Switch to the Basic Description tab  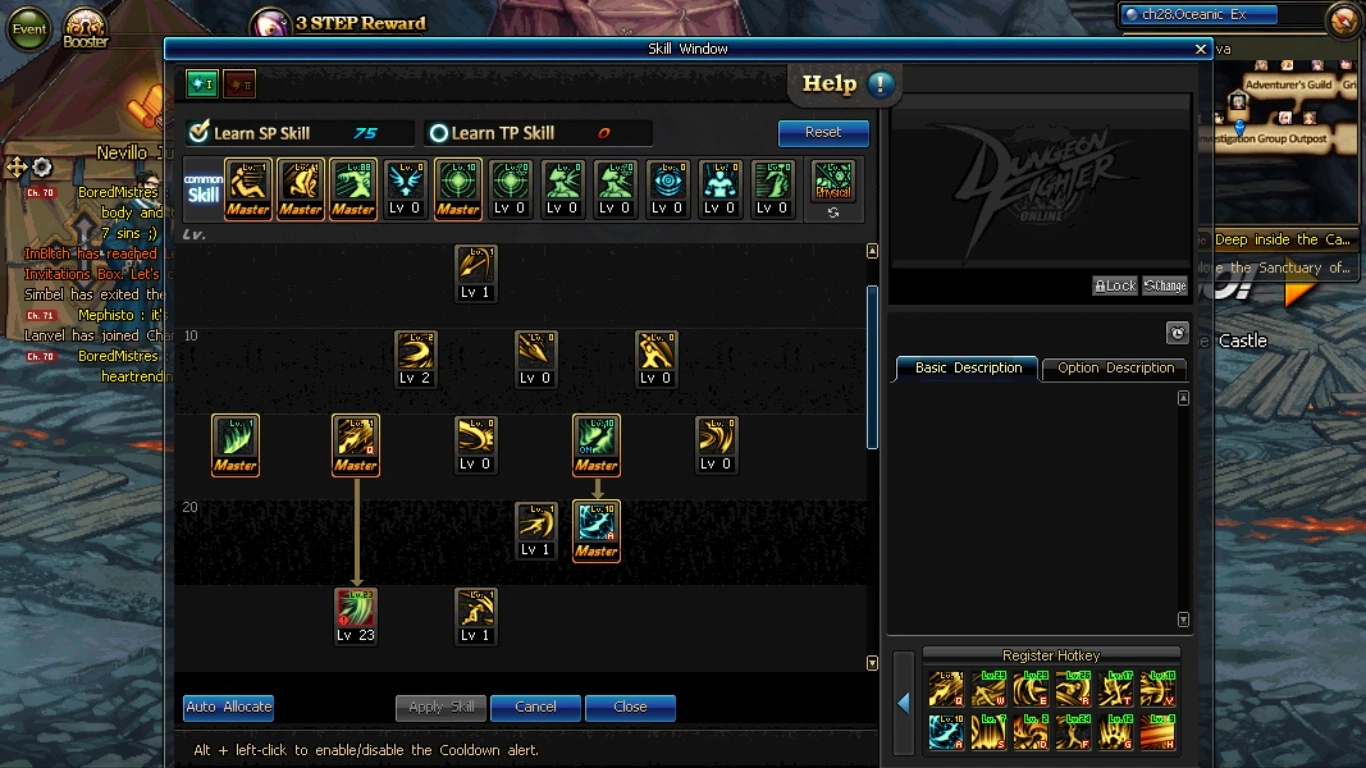(x=968, y=368)
